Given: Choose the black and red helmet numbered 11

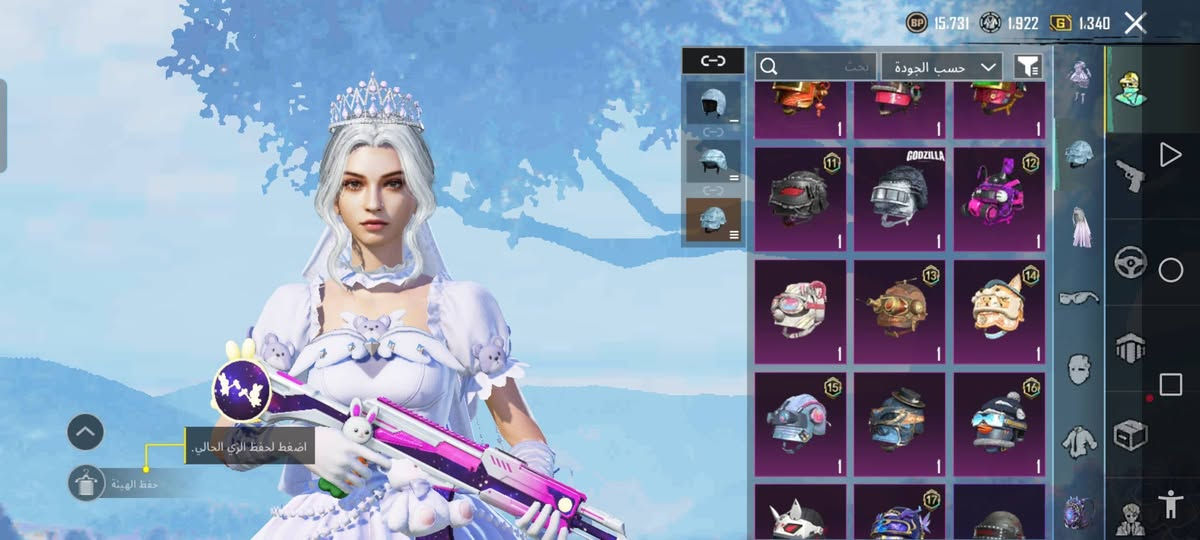Looking at the screenshot, I should 799,199.
